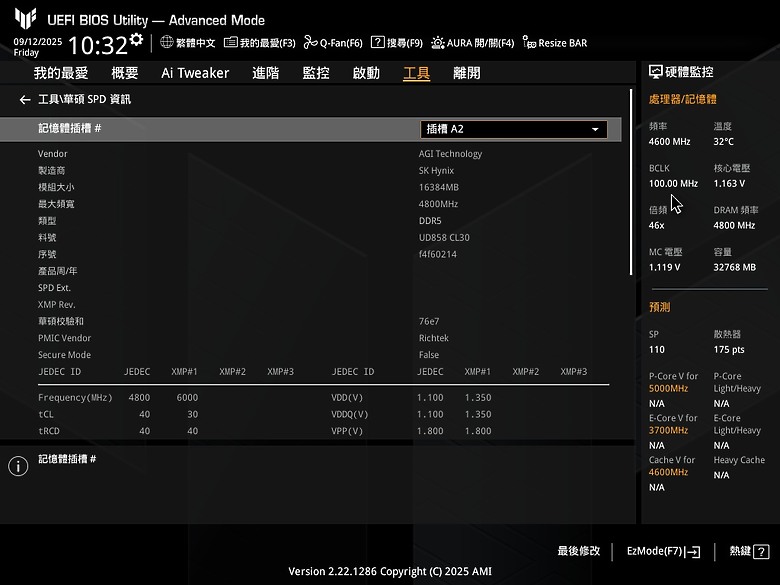Open Q-Fan(F6) fan control
780x585 pixels.
click(333, 43)
